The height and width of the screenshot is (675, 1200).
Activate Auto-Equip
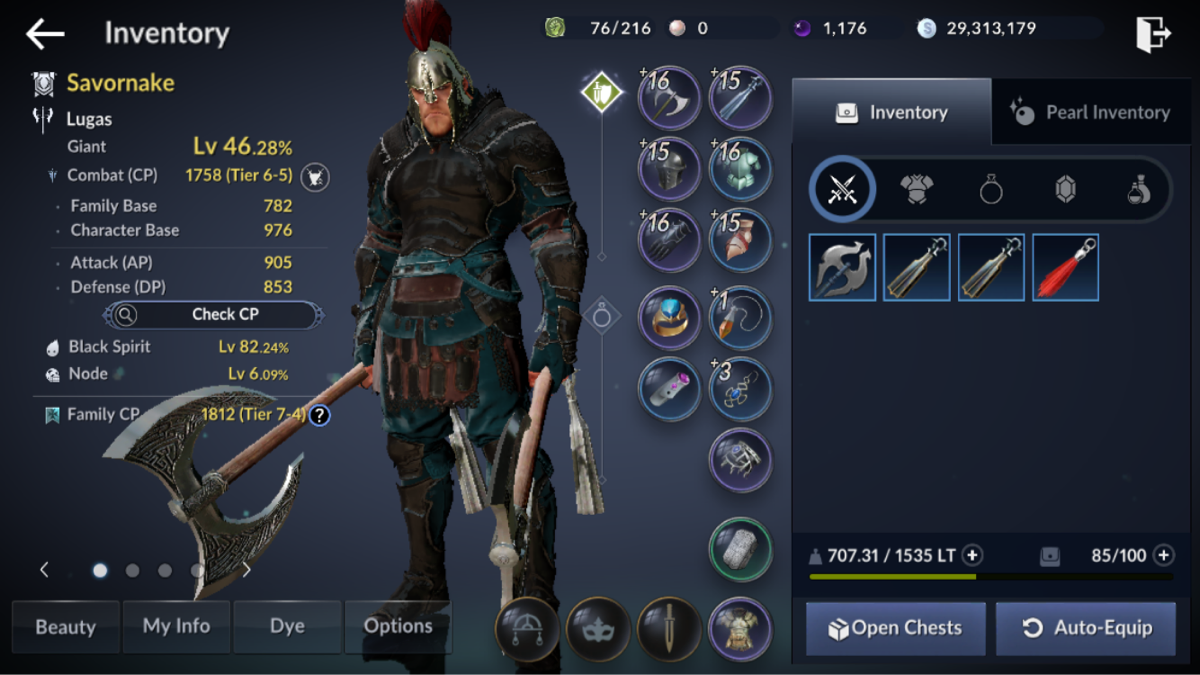(x=1085, y=628)
